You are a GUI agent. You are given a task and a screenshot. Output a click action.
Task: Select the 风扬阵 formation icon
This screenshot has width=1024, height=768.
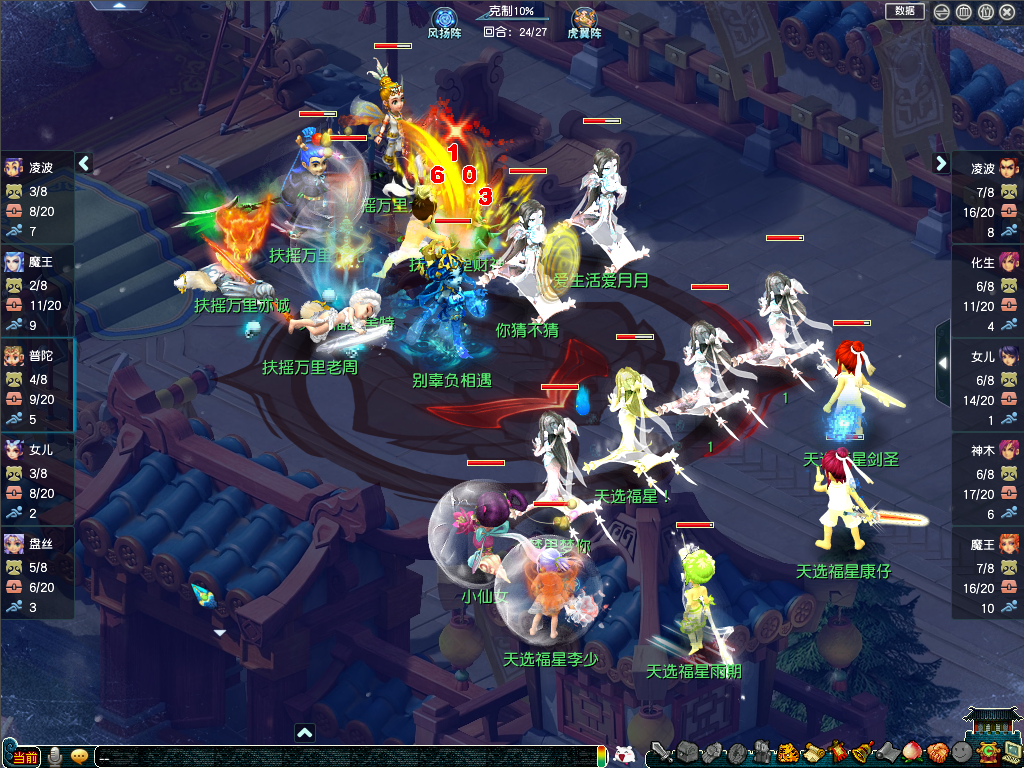click(444, 18)
